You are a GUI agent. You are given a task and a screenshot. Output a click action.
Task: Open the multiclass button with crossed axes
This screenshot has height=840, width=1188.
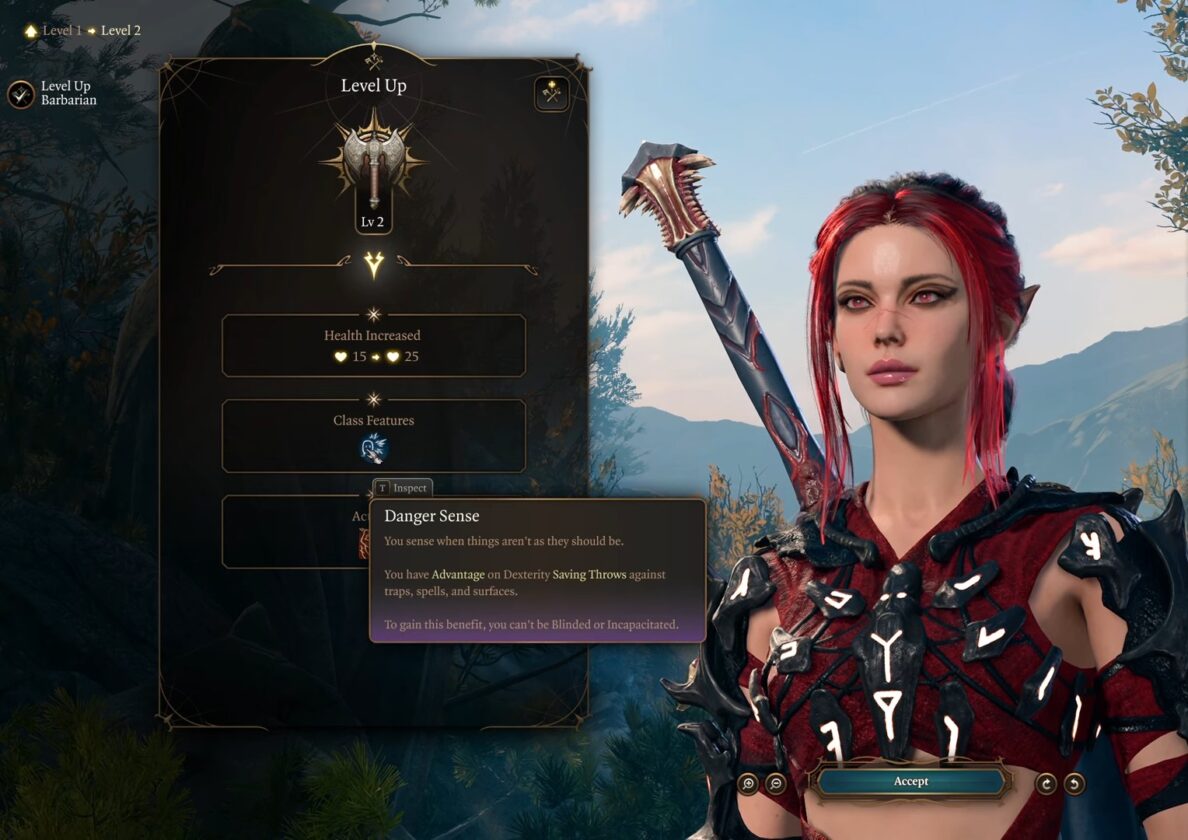[x=551, y=94]
